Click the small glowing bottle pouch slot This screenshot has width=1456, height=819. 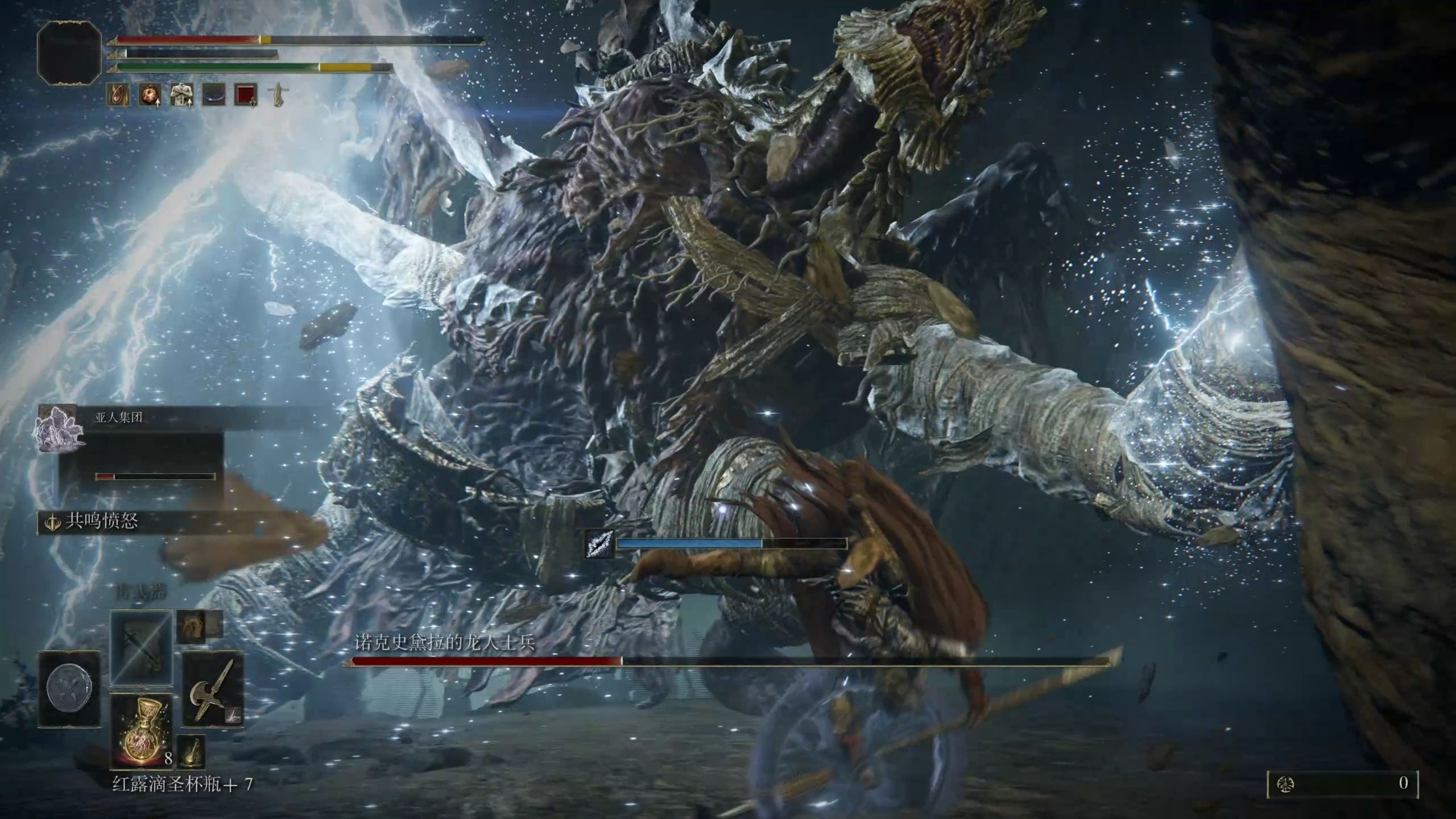[191, 752]
